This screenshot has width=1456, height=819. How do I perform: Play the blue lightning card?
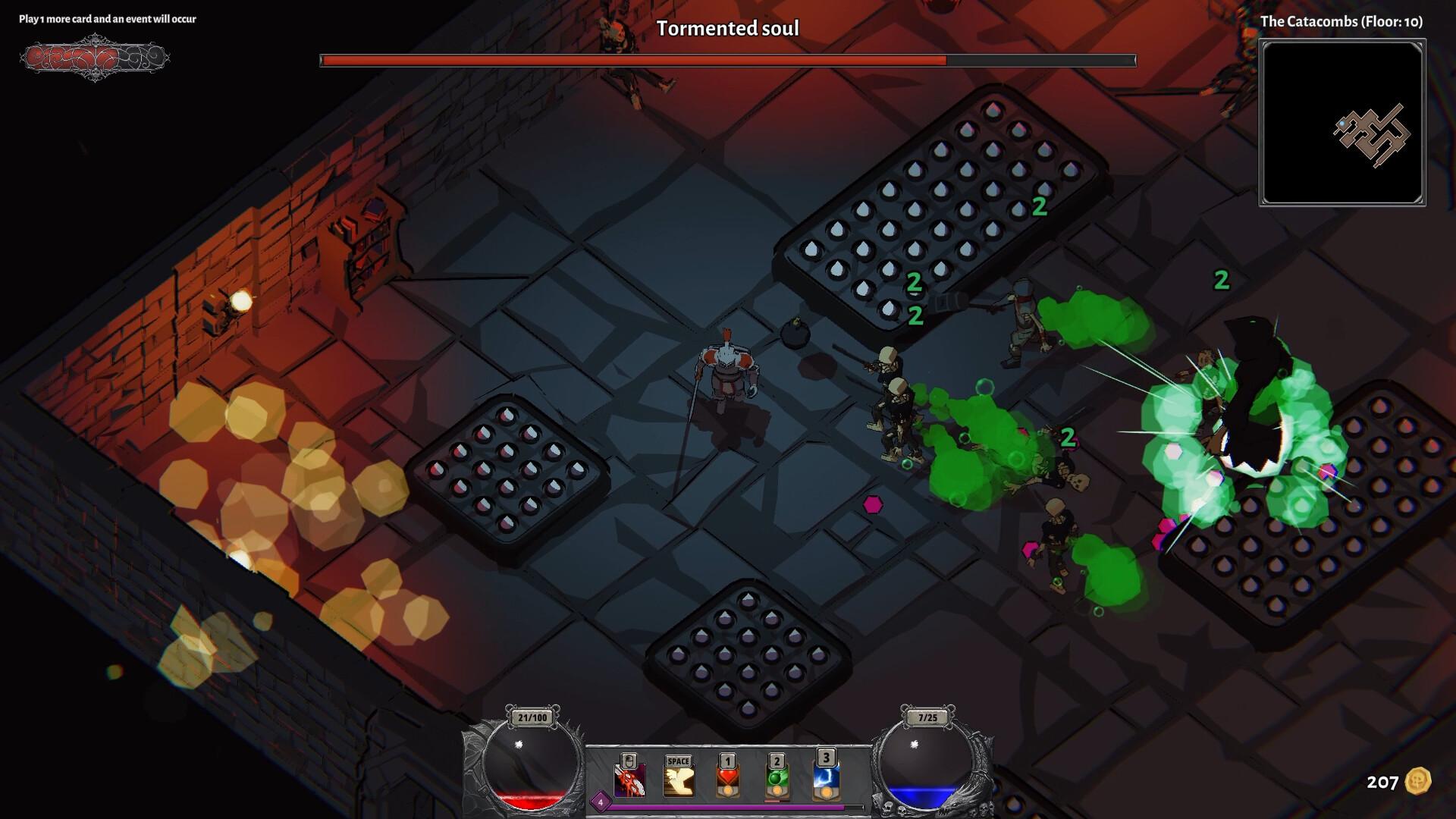[x=826, y=778]
